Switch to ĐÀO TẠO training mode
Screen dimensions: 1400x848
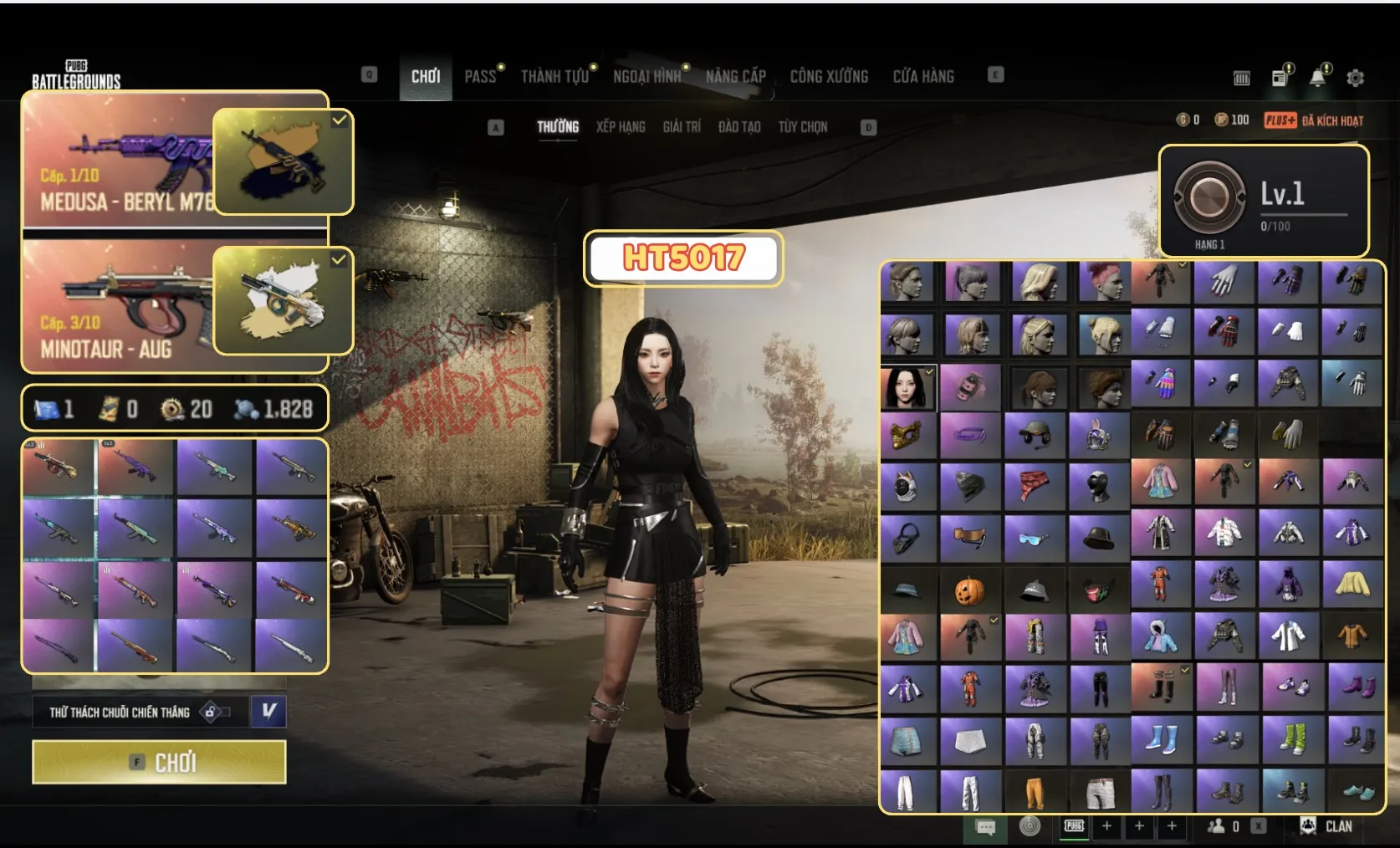coord(739,127)
